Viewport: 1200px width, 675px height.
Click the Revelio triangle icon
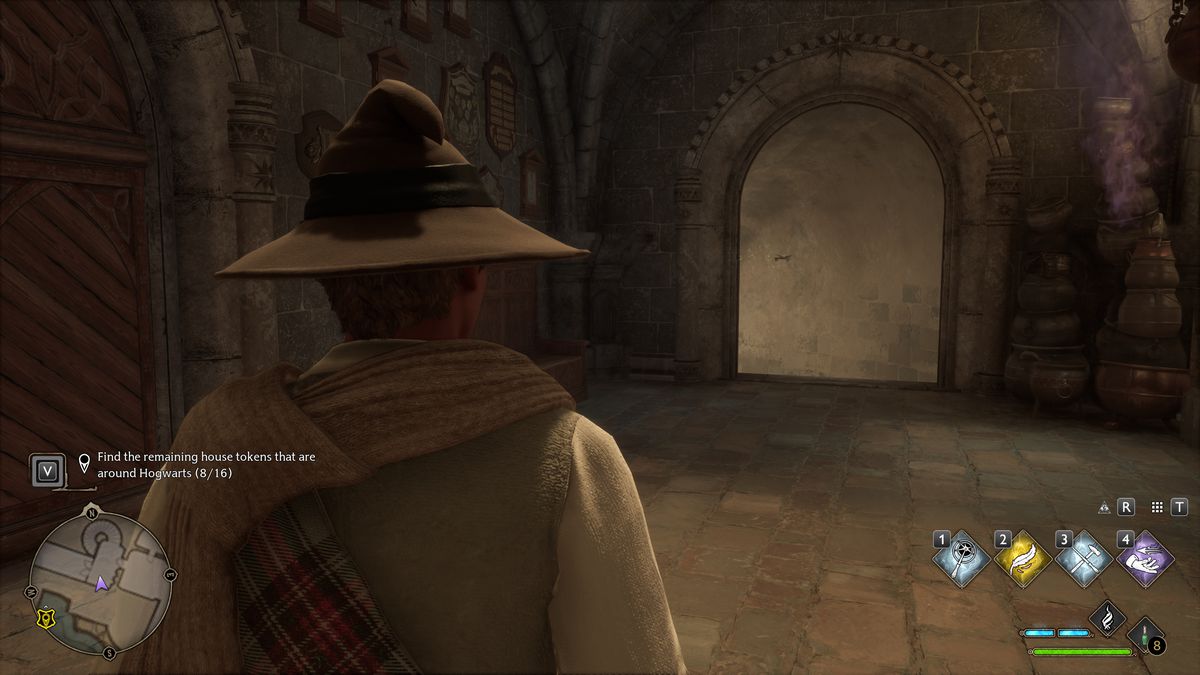[x=1104, y=507]
